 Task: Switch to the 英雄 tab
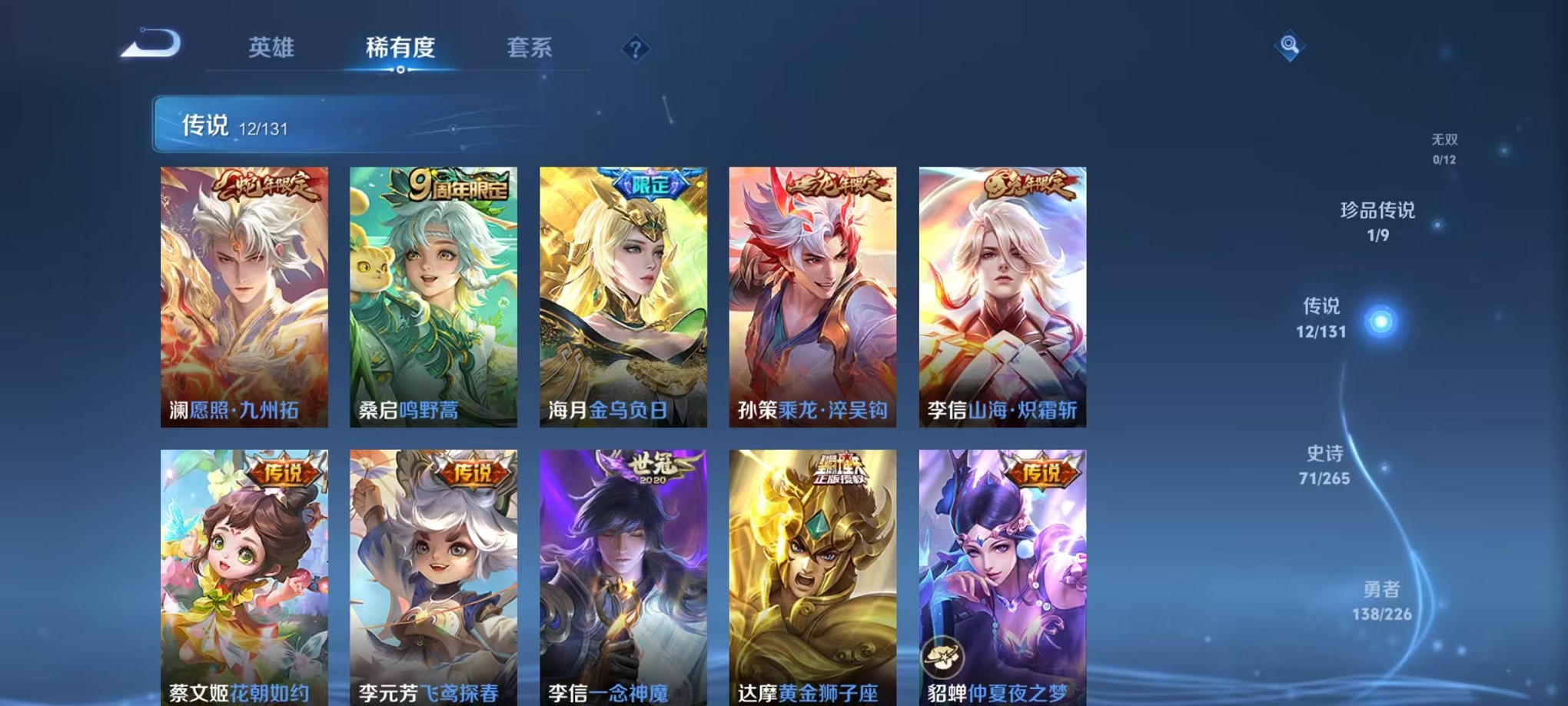point(273,48)
